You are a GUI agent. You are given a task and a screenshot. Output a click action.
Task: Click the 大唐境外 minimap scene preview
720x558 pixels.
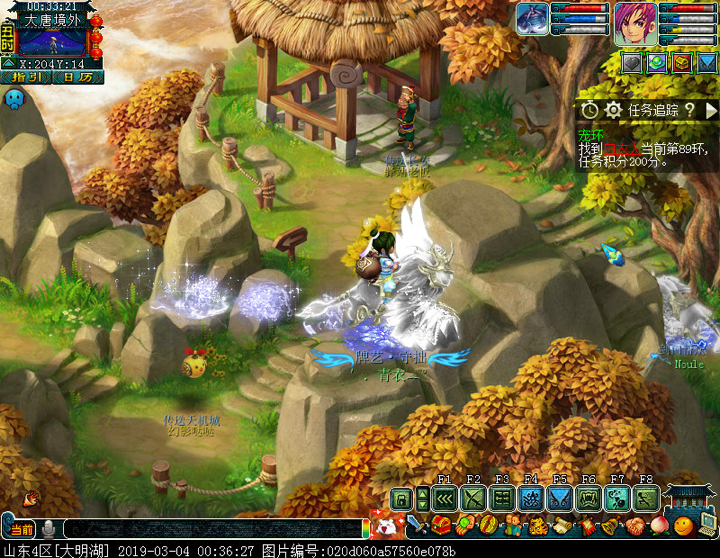pos(54,41)
